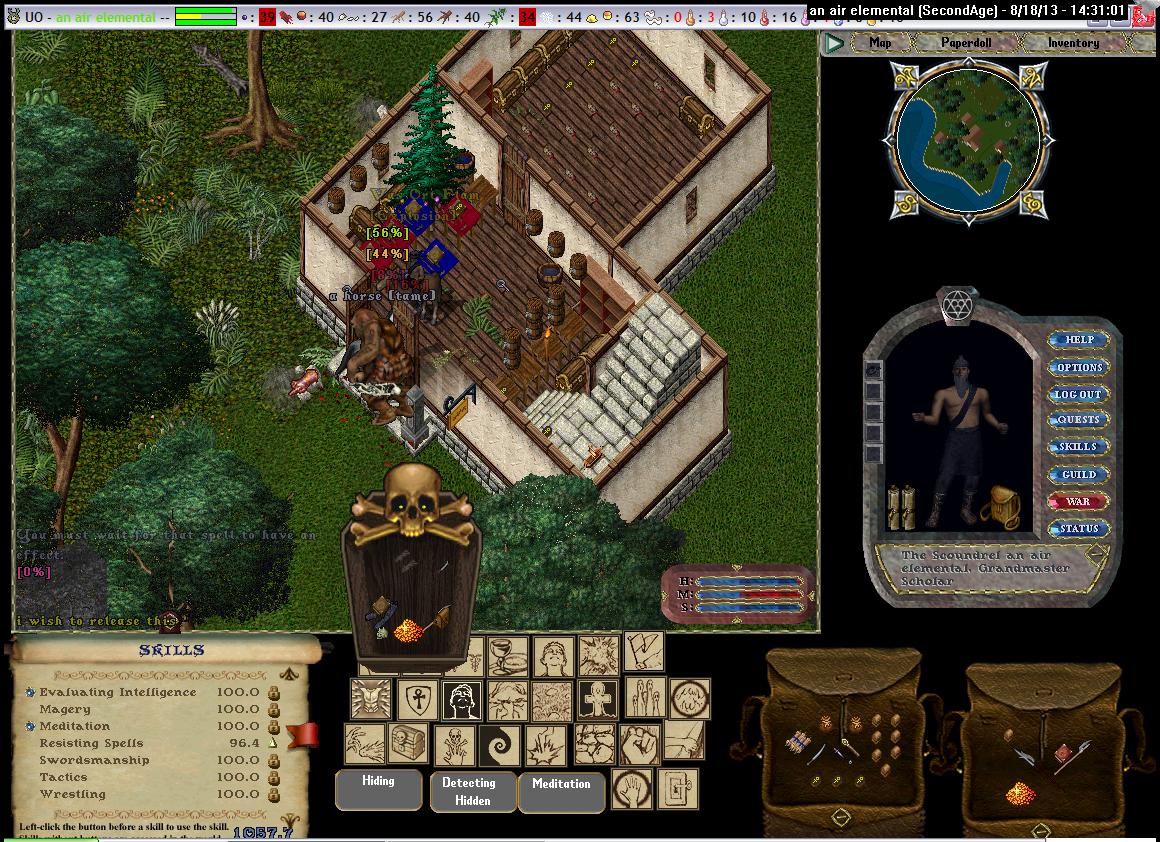Click the Log Out button
This screenshot has height=842, width=1160.
pos(1079,394)
